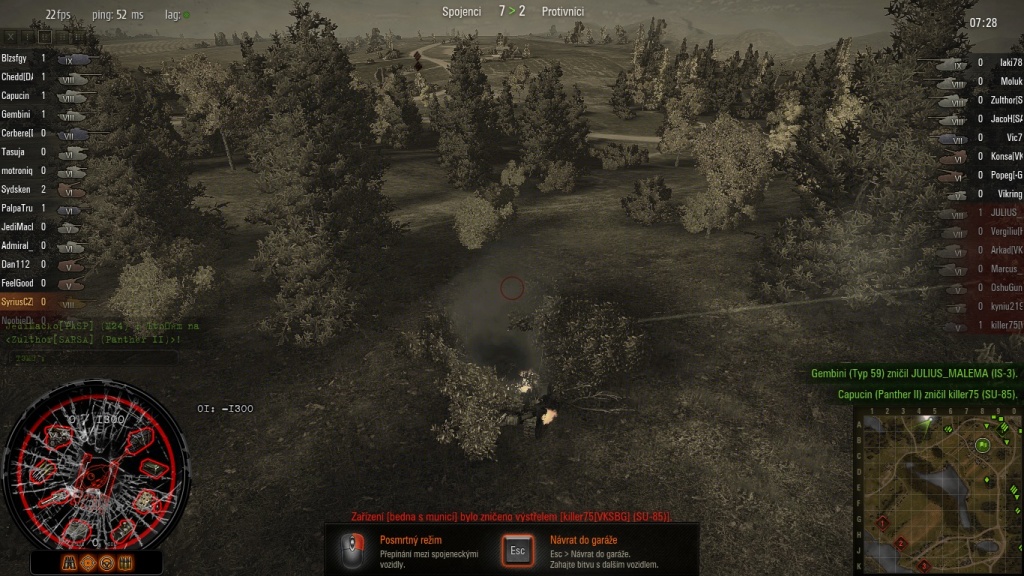
Task: Select ally Capucin in the team list
Action: coord(18,96)
